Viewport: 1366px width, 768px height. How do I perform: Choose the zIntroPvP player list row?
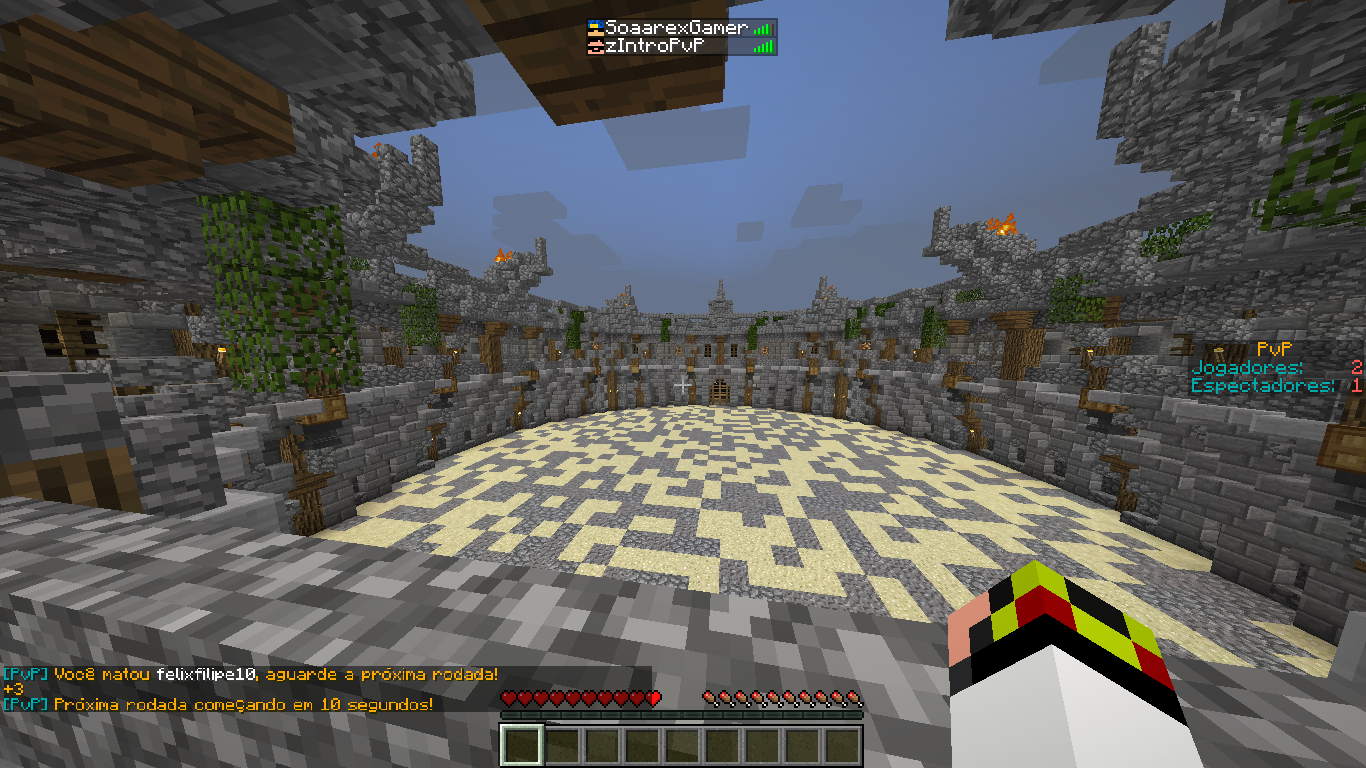click(662, 46)
